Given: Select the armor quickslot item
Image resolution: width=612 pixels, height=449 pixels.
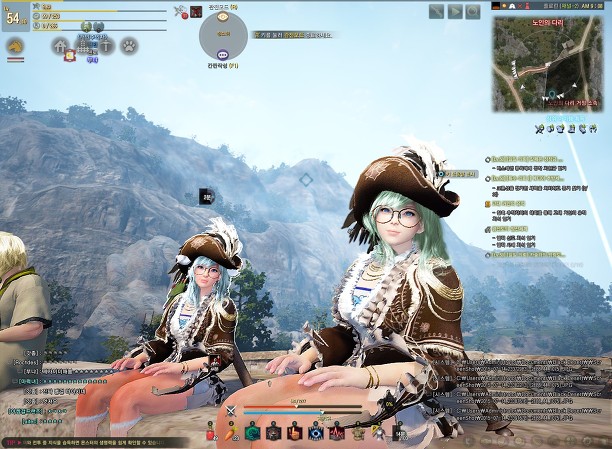Looking at the screenshot, I should [359, 433].
